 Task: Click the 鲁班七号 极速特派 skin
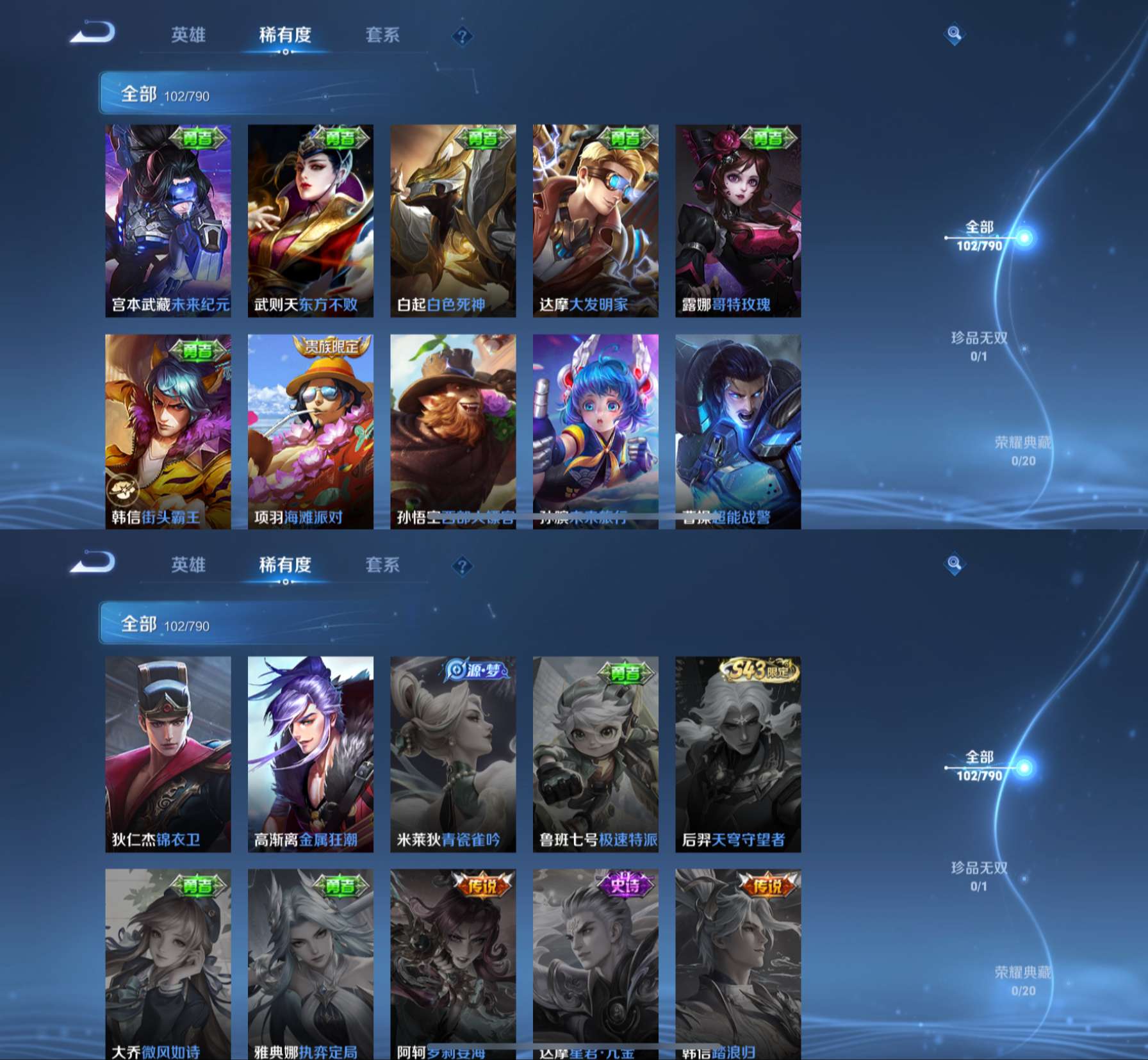[x=596, y=753]
